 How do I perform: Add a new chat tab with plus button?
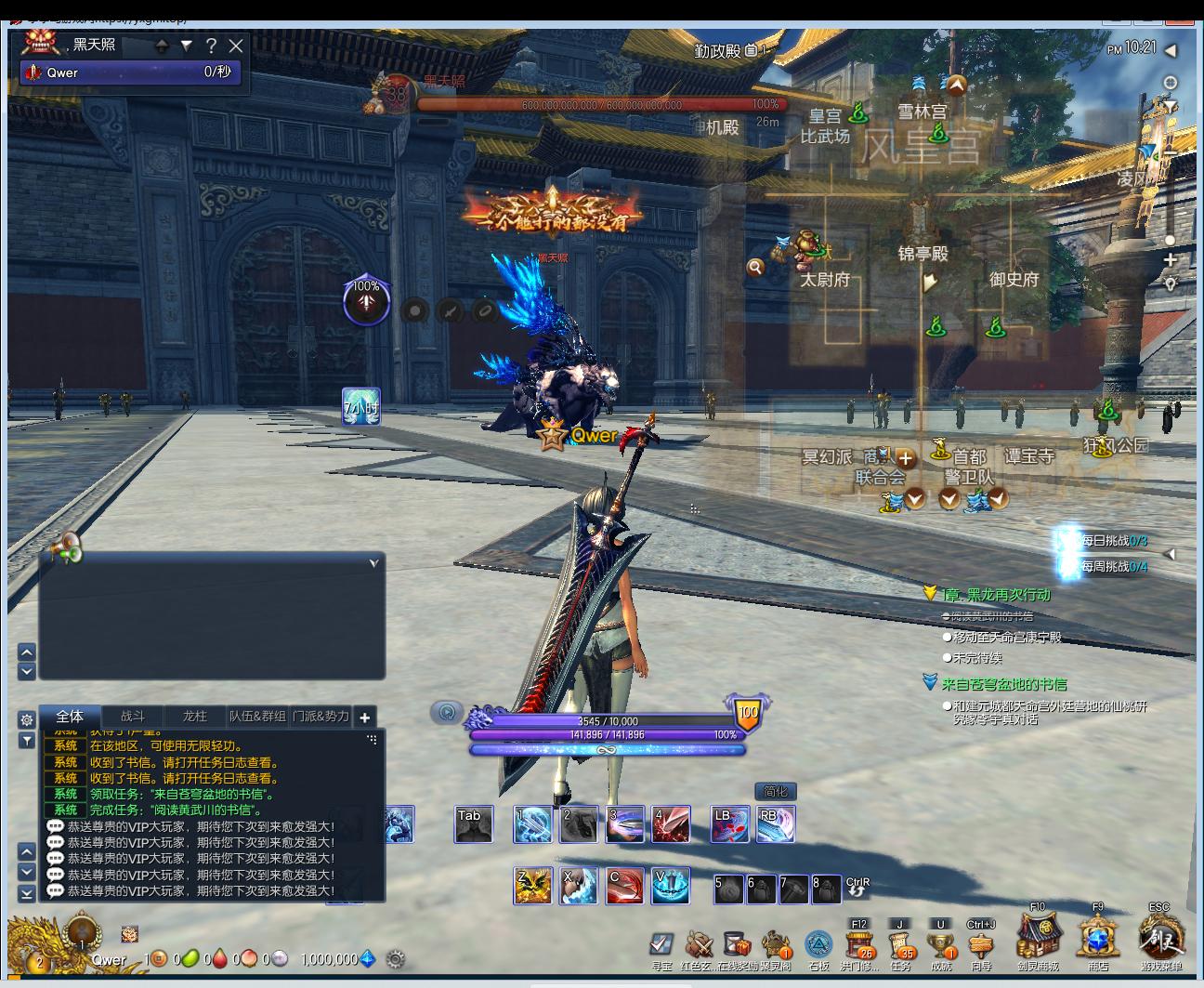[365, 718]
